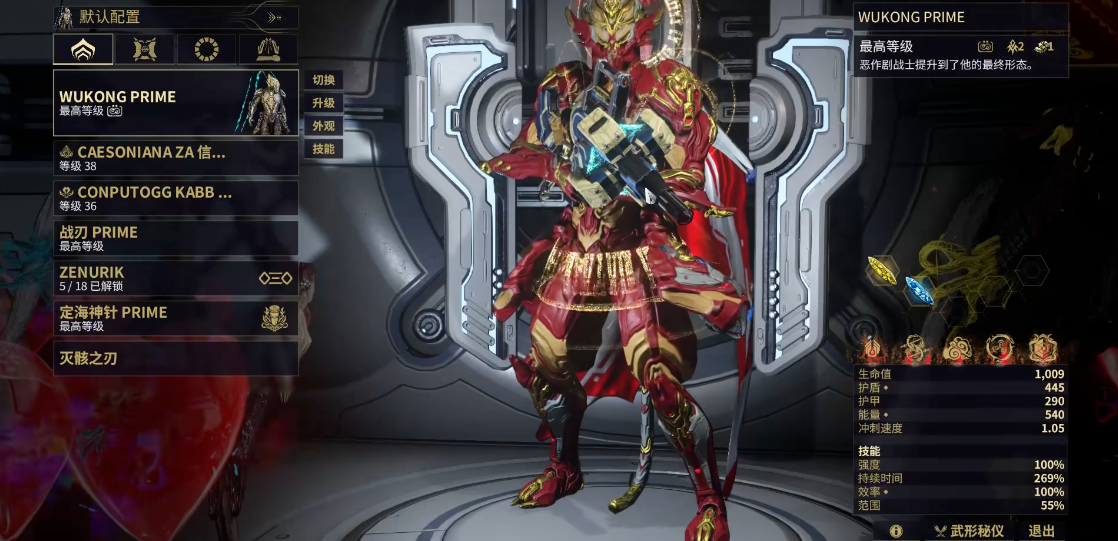Select the Wukong Prime warframe slot

[175, 103]
